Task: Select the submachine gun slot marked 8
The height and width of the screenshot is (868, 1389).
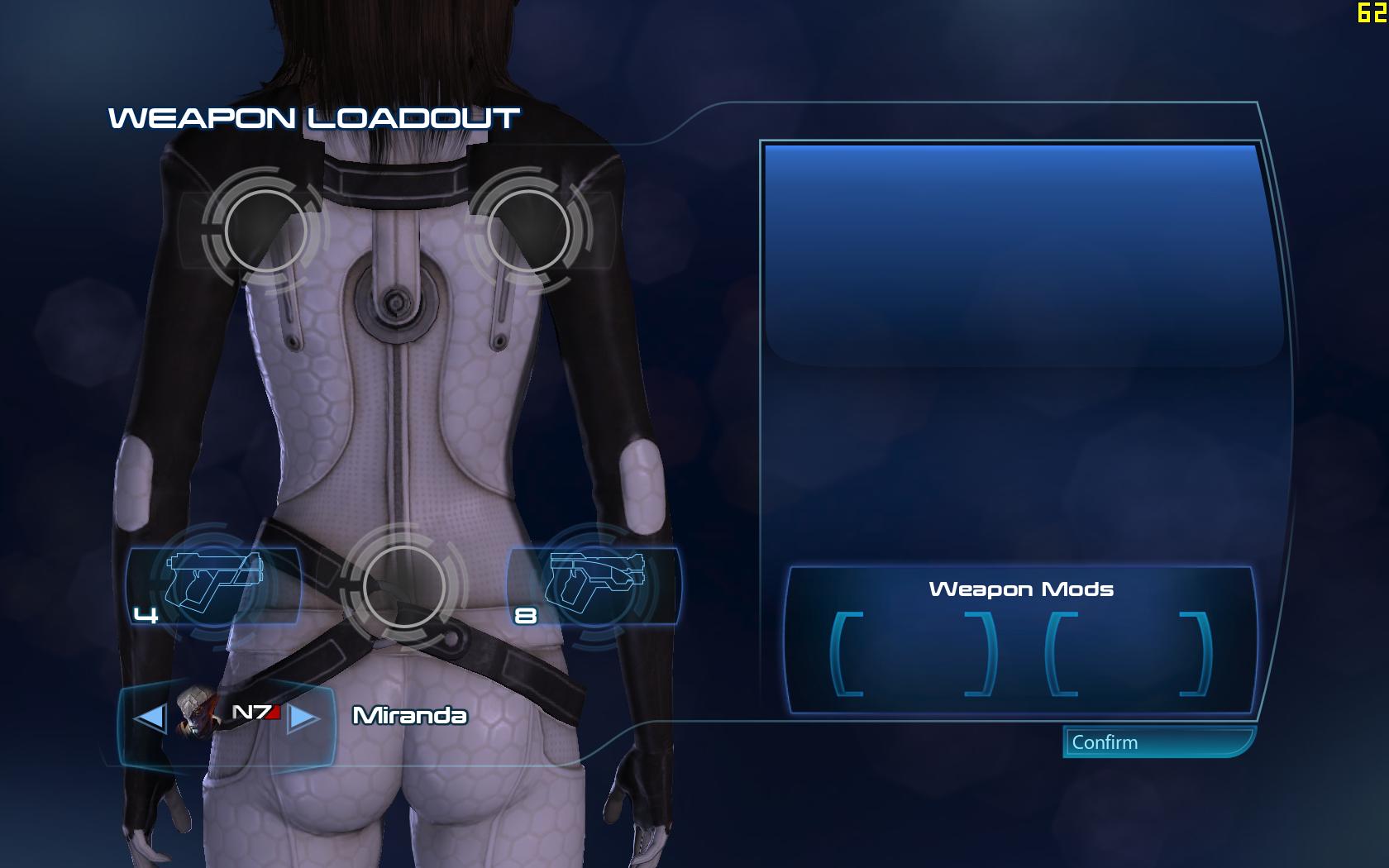Action: pyautogui.click(x=592, y=585)
